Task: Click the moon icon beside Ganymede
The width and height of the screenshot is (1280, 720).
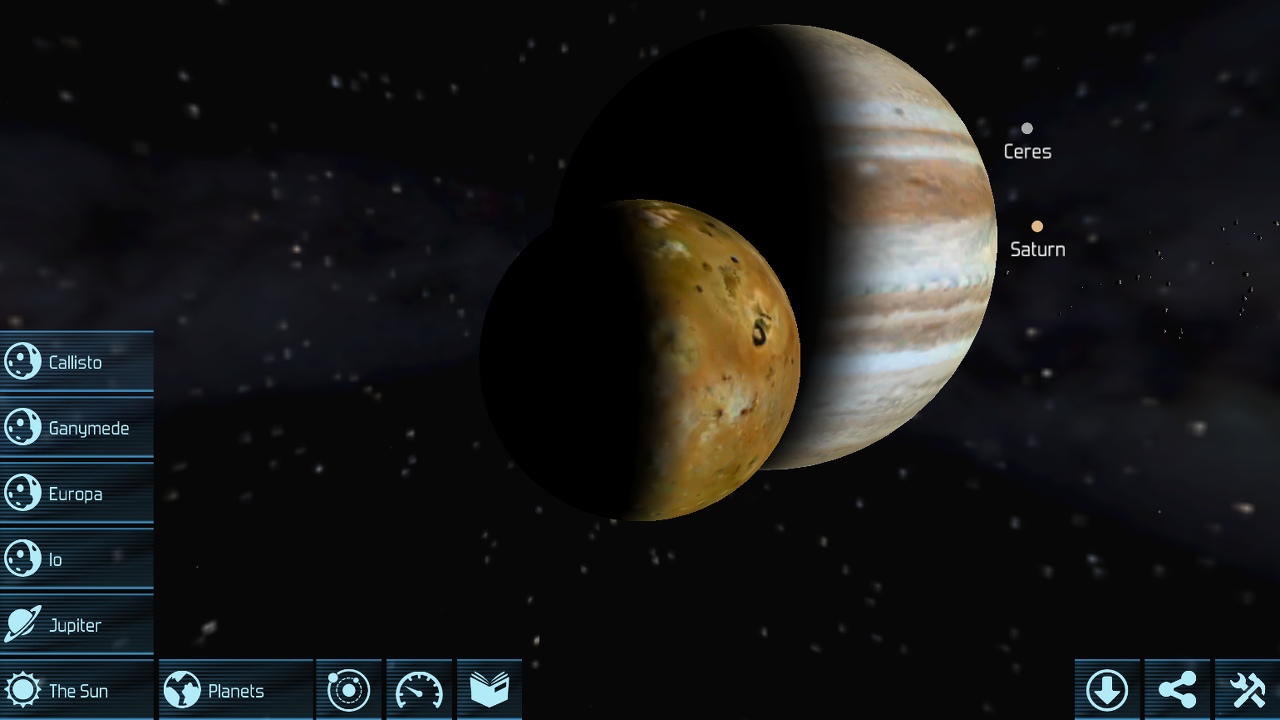Action: click(21, 427)
